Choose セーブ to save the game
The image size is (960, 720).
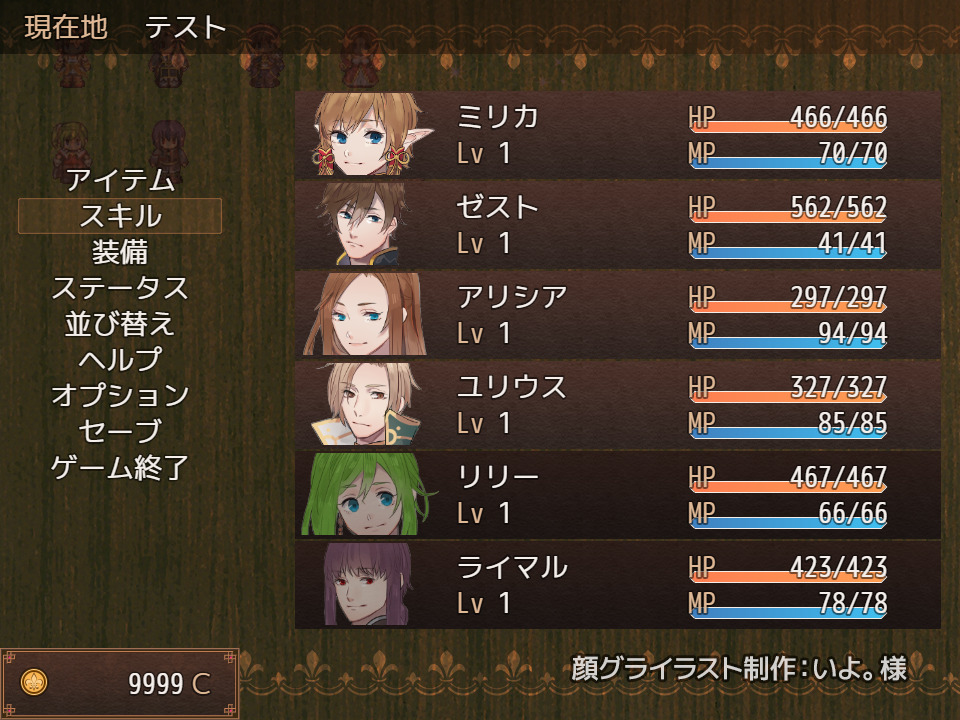click(x=120, y=431)
